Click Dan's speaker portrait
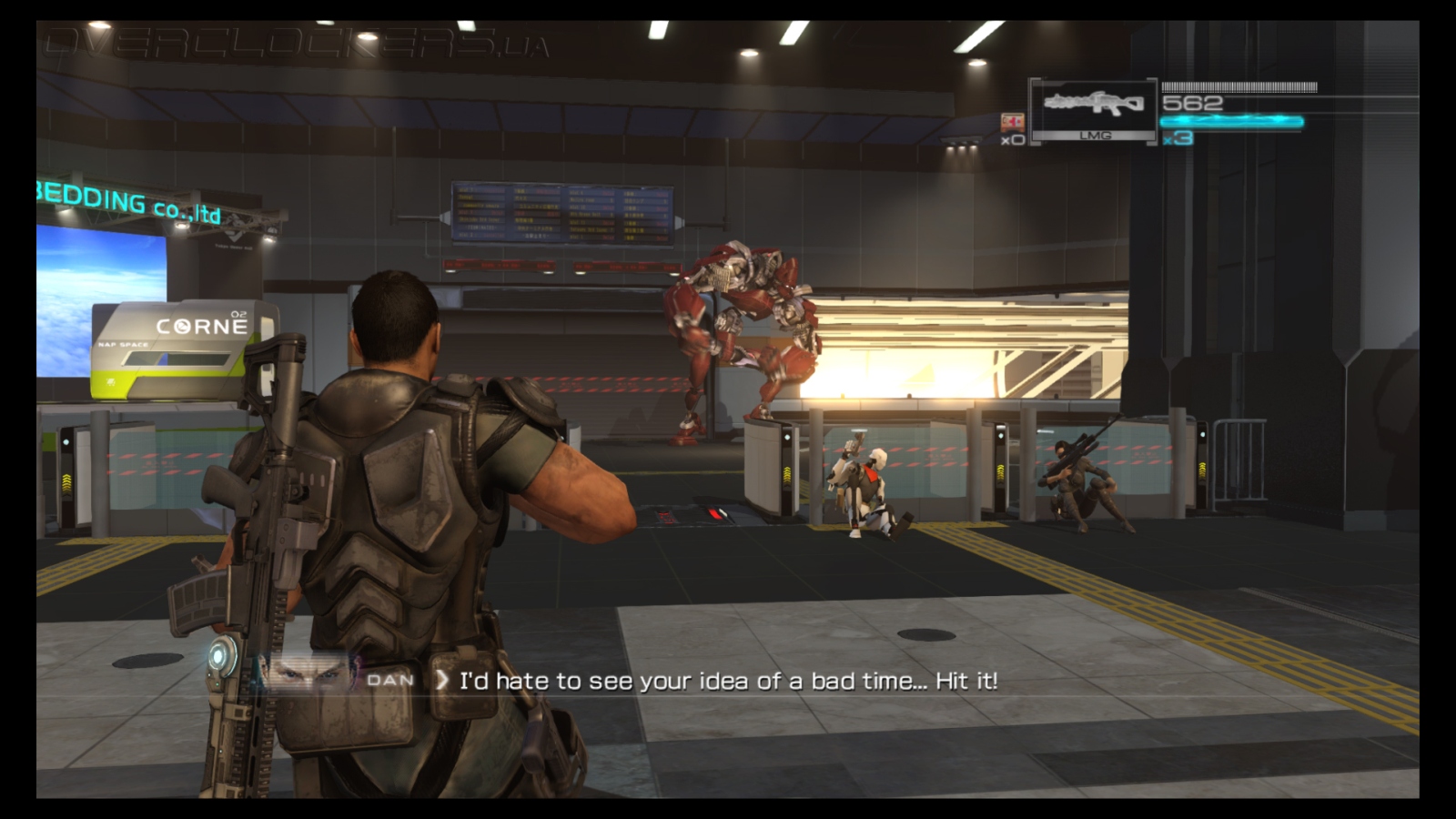Screen dimensions: 1456x819 click(x=311, y=676)
